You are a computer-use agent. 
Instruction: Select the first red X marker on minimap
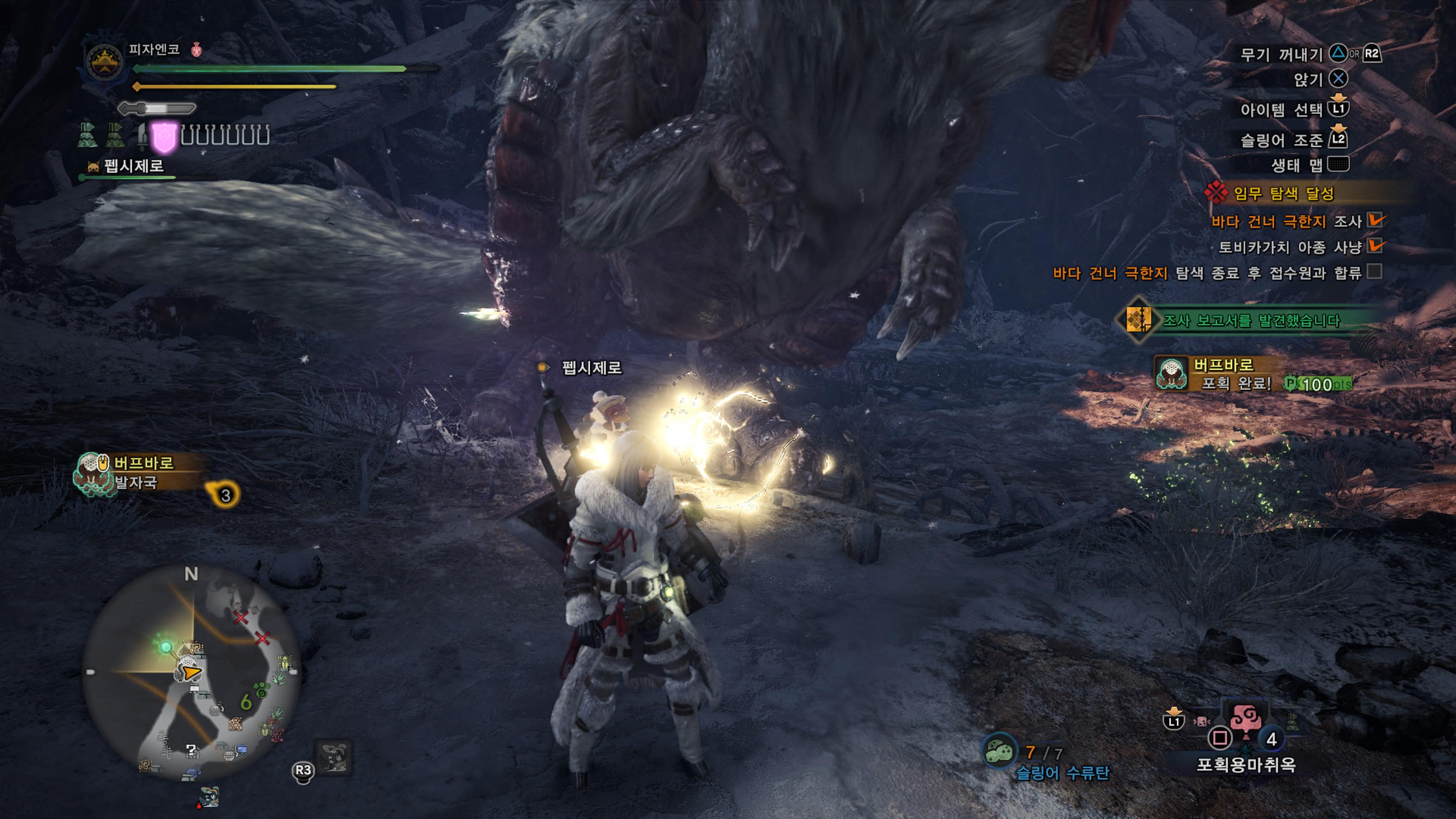click(x=241, y=617)
